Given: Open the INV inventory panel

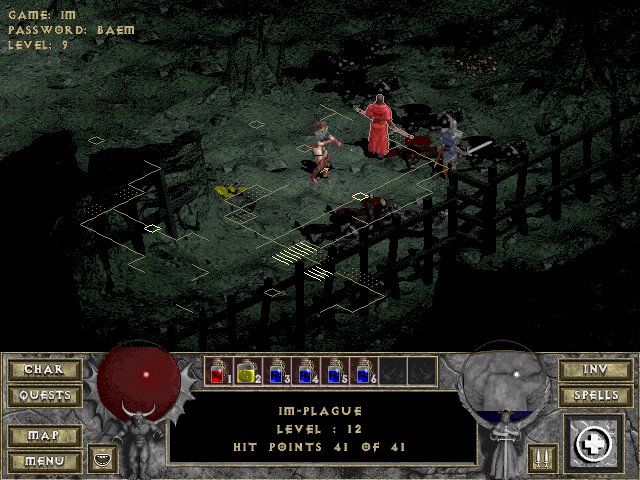Looking at the screenshot, I should pos(593,370).
